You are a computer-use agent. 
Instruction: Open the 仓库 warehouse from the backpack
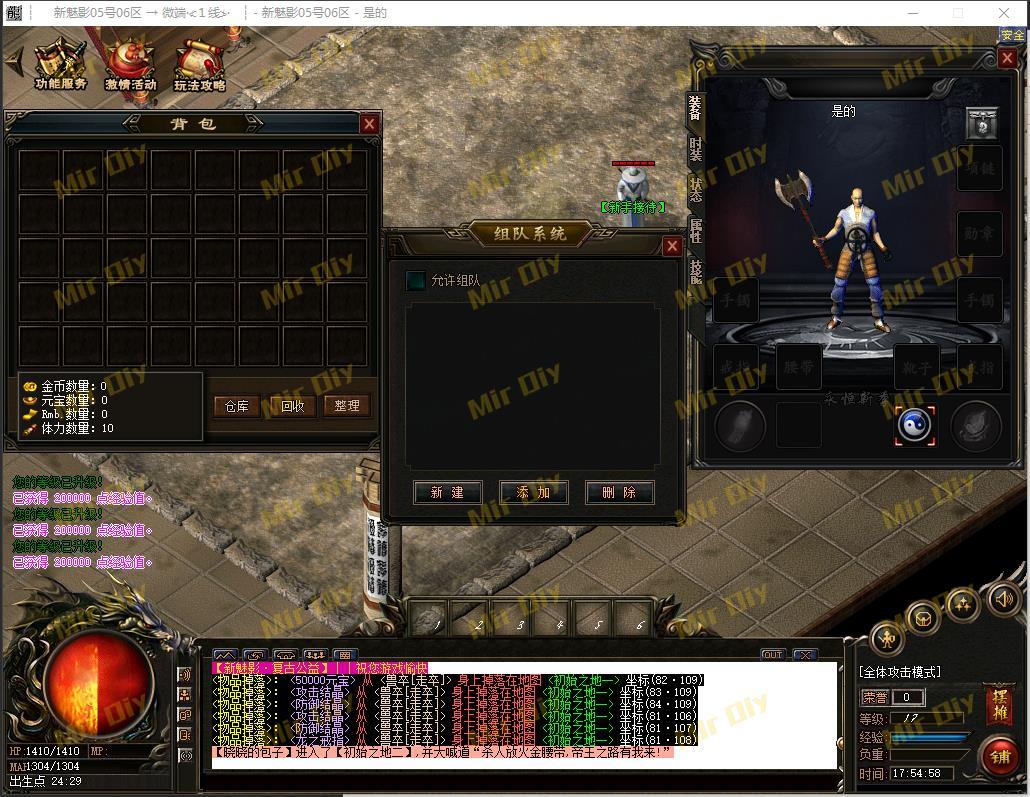236,406
